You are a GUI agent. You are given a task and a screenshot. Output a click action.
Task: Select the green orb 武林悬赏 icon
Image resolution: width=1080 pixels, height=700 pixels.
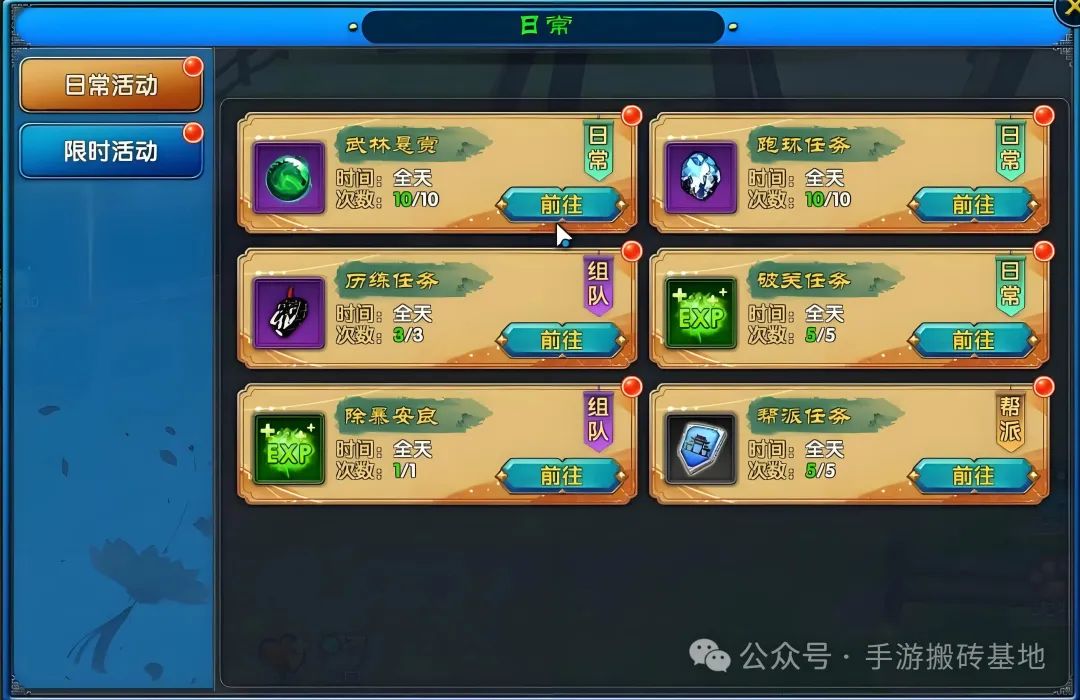click(289, 178)
